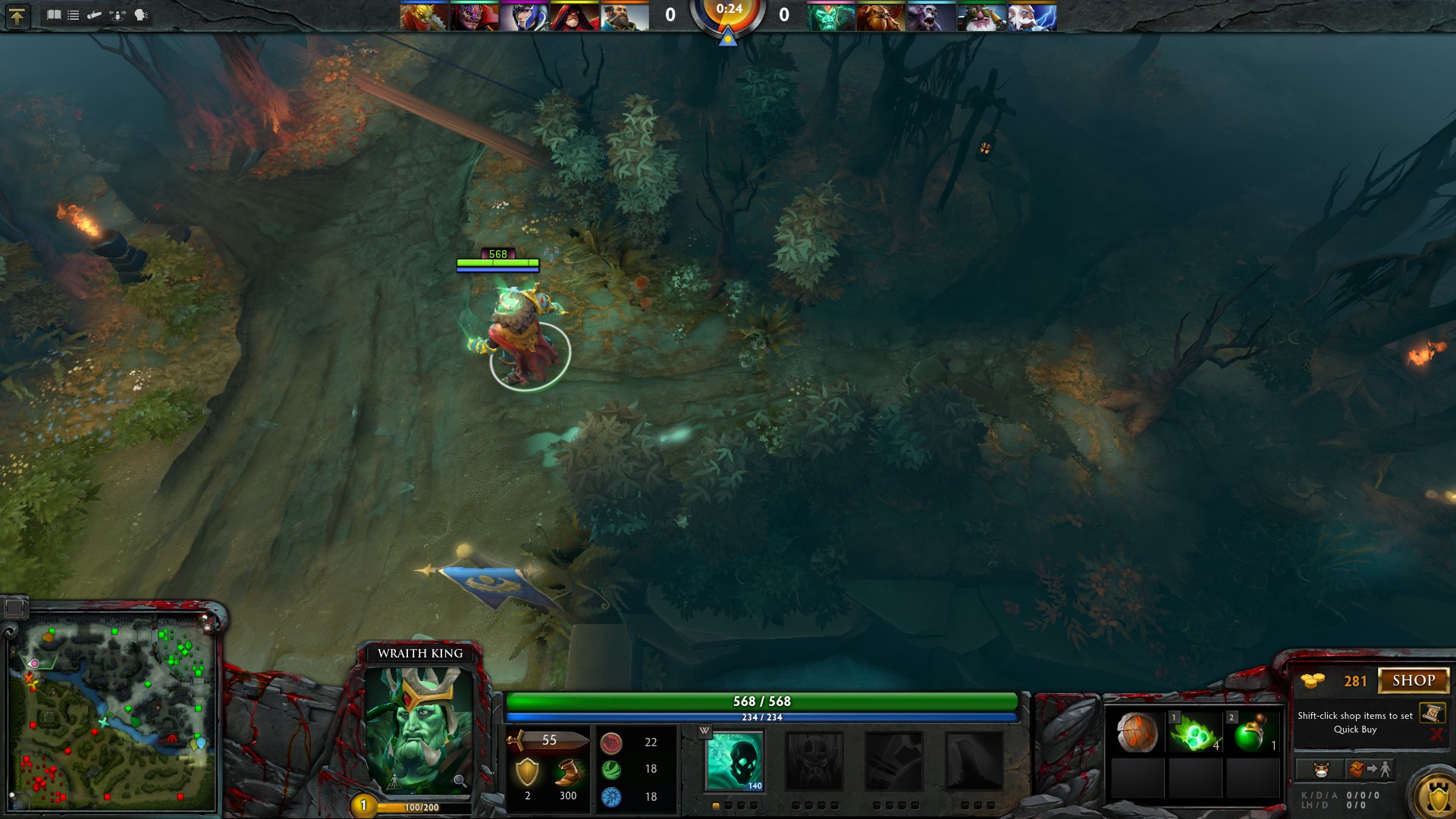Select Kunkka's portrait in the top bar
Image resolution: width=1456 pixels, height=819 pixels.
click(625, 17)
